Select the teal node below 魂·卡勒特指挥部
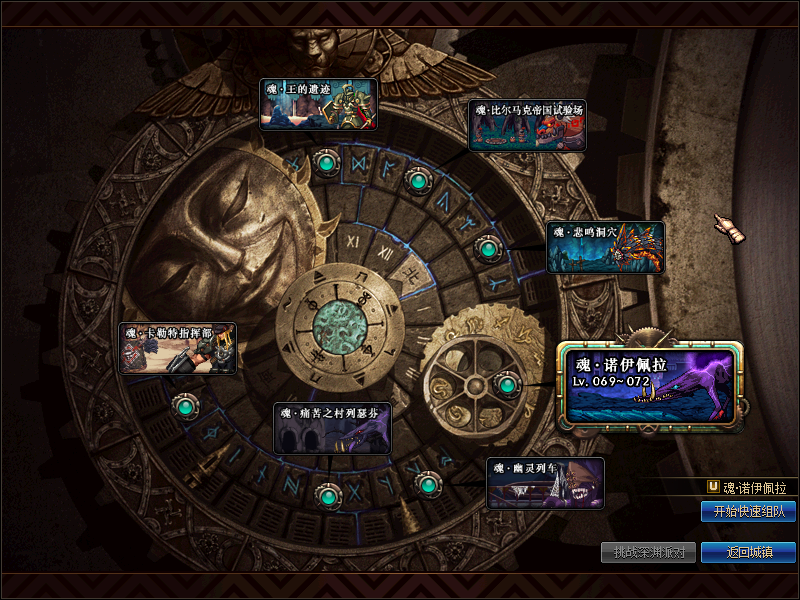Viewport: 800px width, 600px height. [x=185, y=407]
